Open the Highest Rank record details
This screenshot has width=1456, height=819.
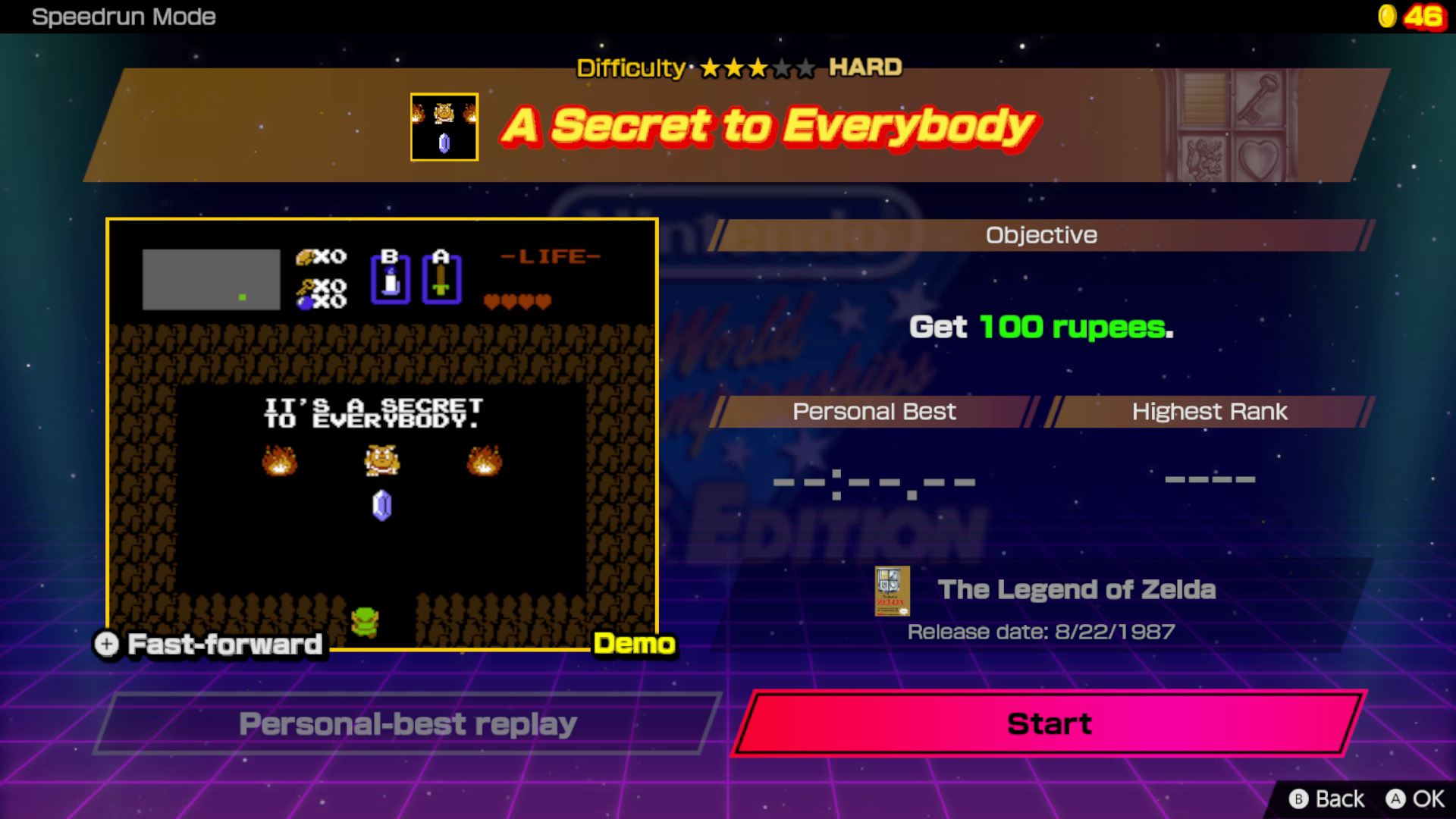click(1210, 479)
